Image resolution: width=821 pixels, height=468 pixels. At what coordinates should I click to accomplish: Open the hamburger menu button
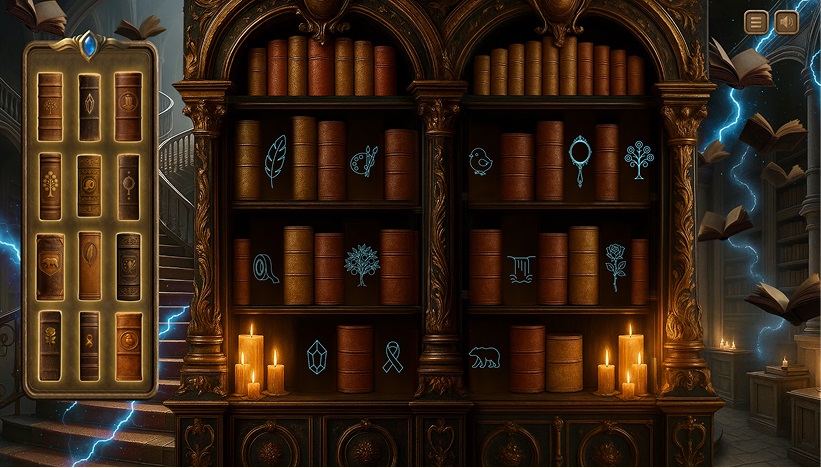coord(756,22)
